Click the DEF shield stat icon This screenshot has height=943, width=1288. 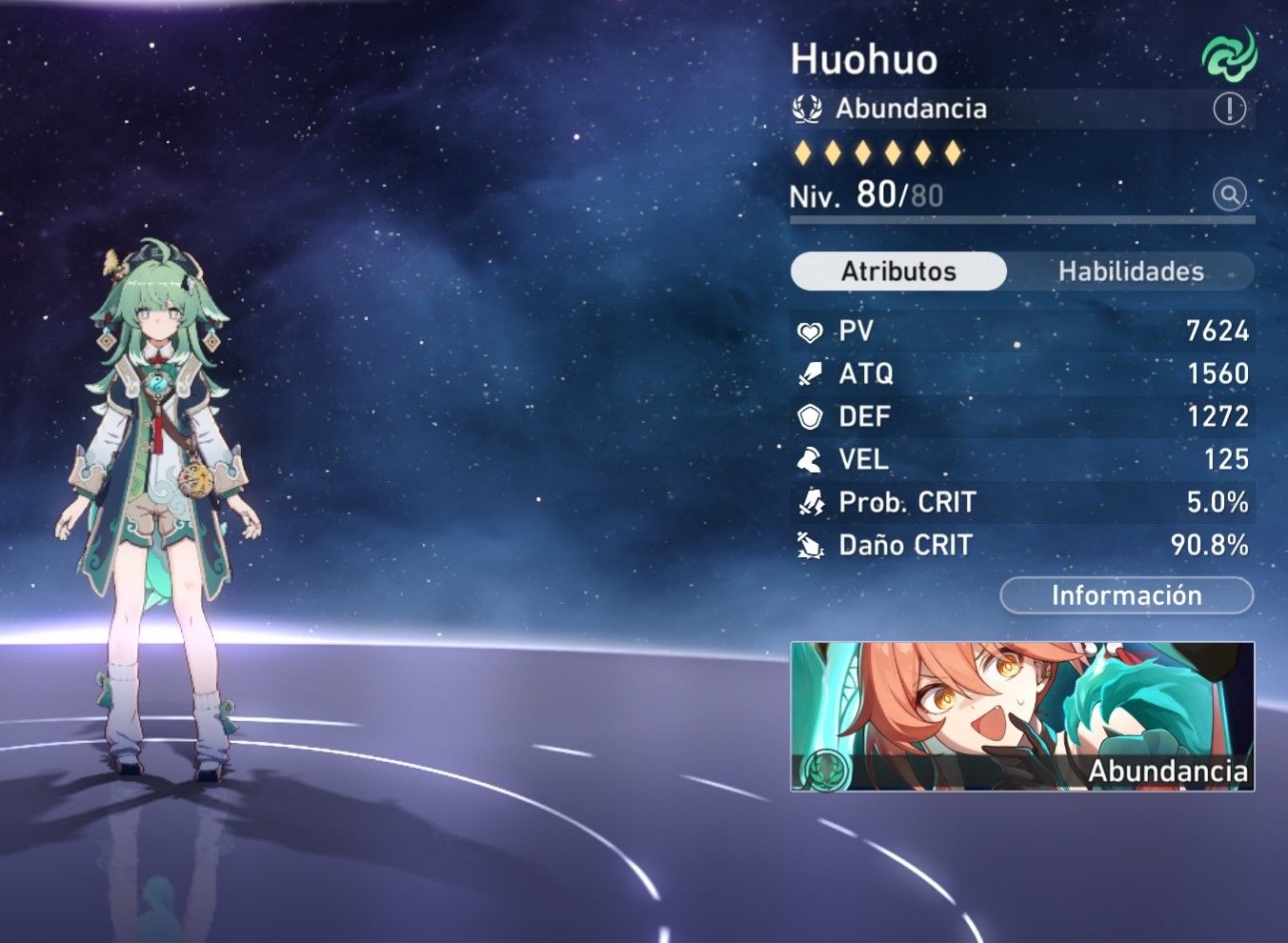[x=809, y=417]
